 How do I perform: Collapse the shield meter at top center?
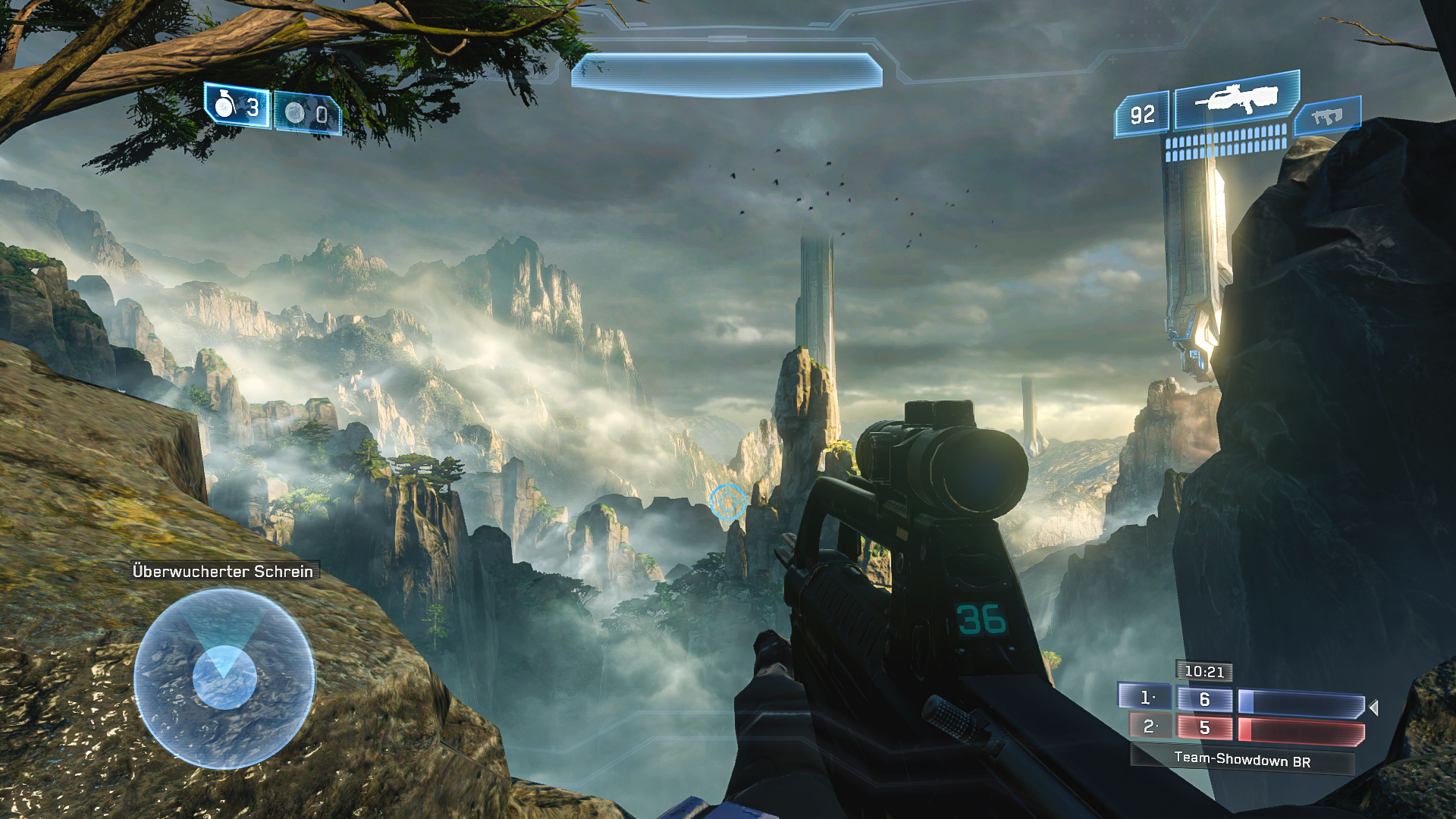730,71
